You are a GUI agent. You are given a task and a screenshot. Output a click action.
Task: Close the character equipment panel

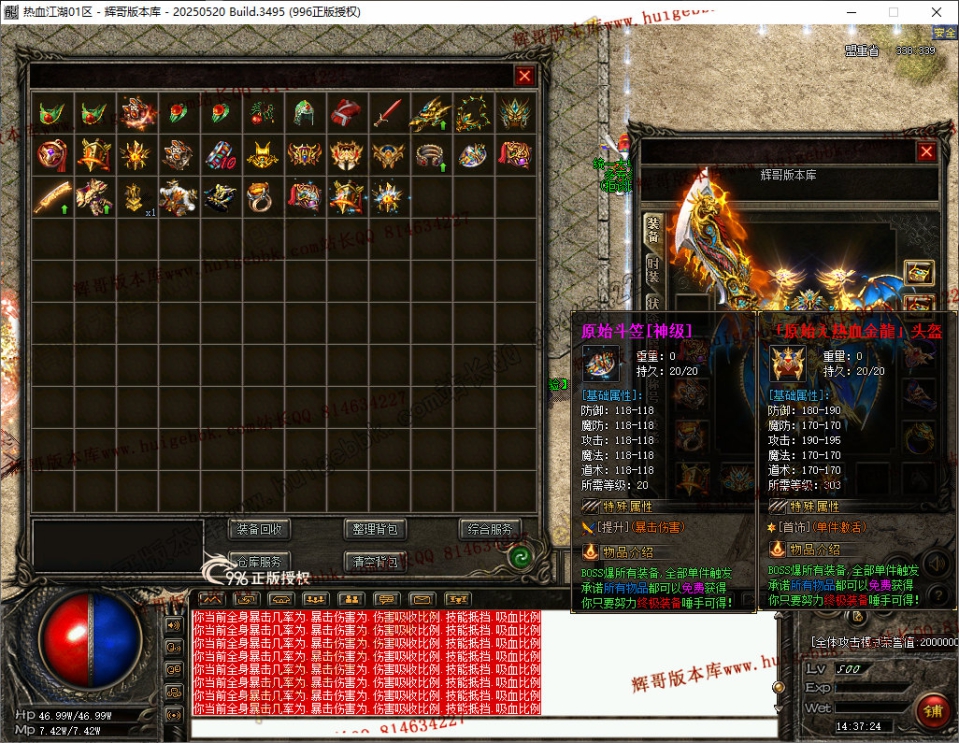(926, 151)
